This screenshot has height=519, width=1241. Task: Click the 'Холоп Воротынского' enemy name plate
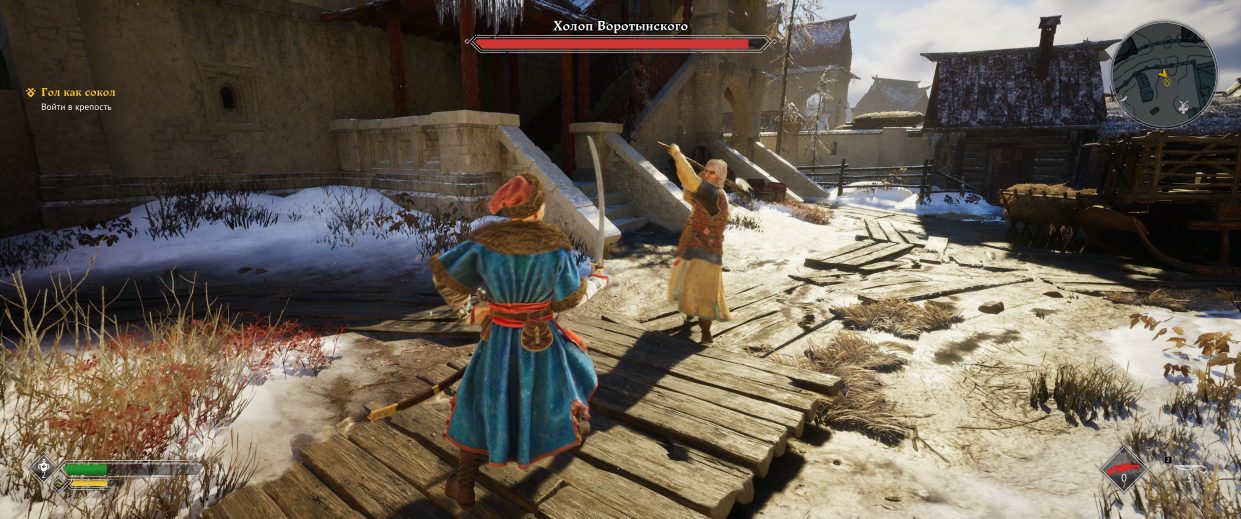[620, 26]
